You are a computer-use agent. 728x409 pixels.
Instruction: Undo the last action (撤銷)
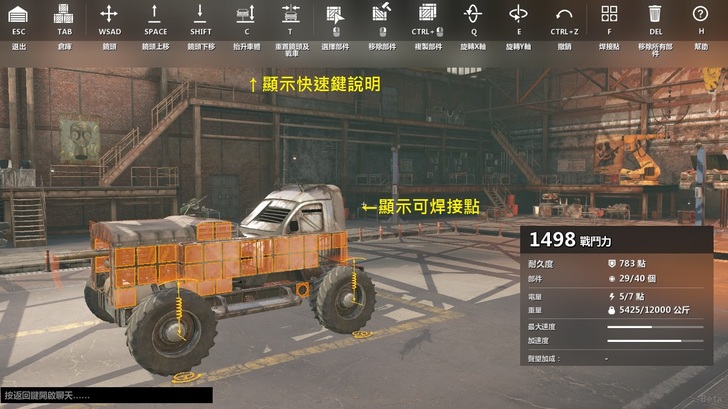564,14
